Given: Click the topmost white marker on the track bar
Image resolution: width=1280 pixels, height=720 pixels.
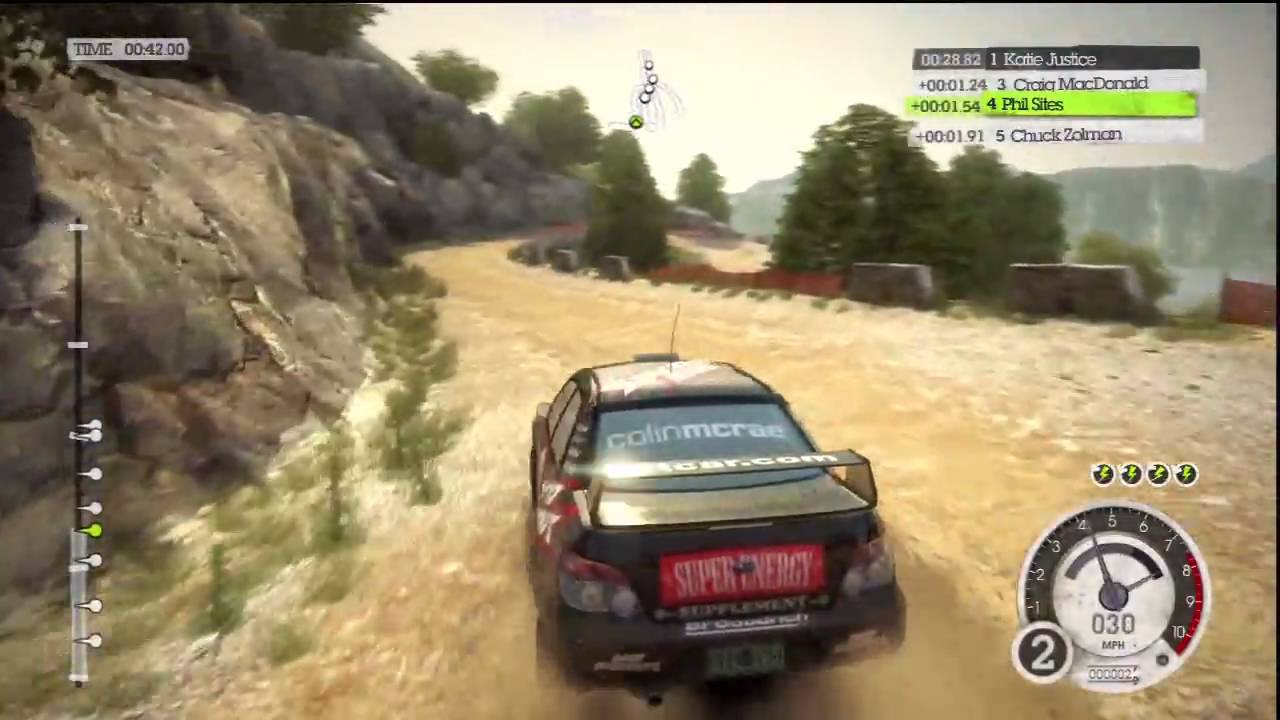Looking at the screenshot, I should pyautogui.click(x=78, y=229).
